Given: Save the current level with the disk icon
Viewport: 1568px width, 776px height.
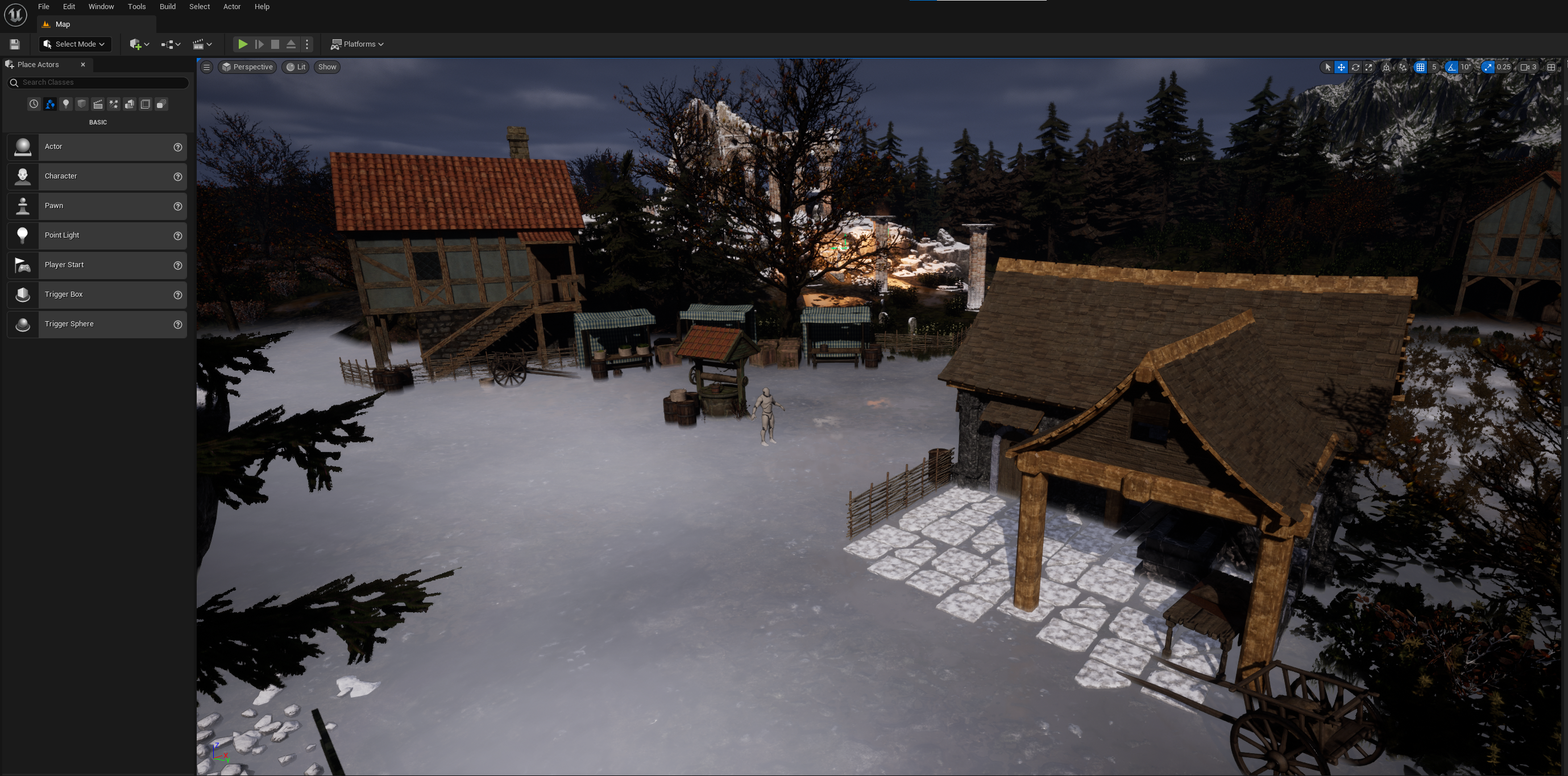Looking at the screenshot, I should 15,44.
